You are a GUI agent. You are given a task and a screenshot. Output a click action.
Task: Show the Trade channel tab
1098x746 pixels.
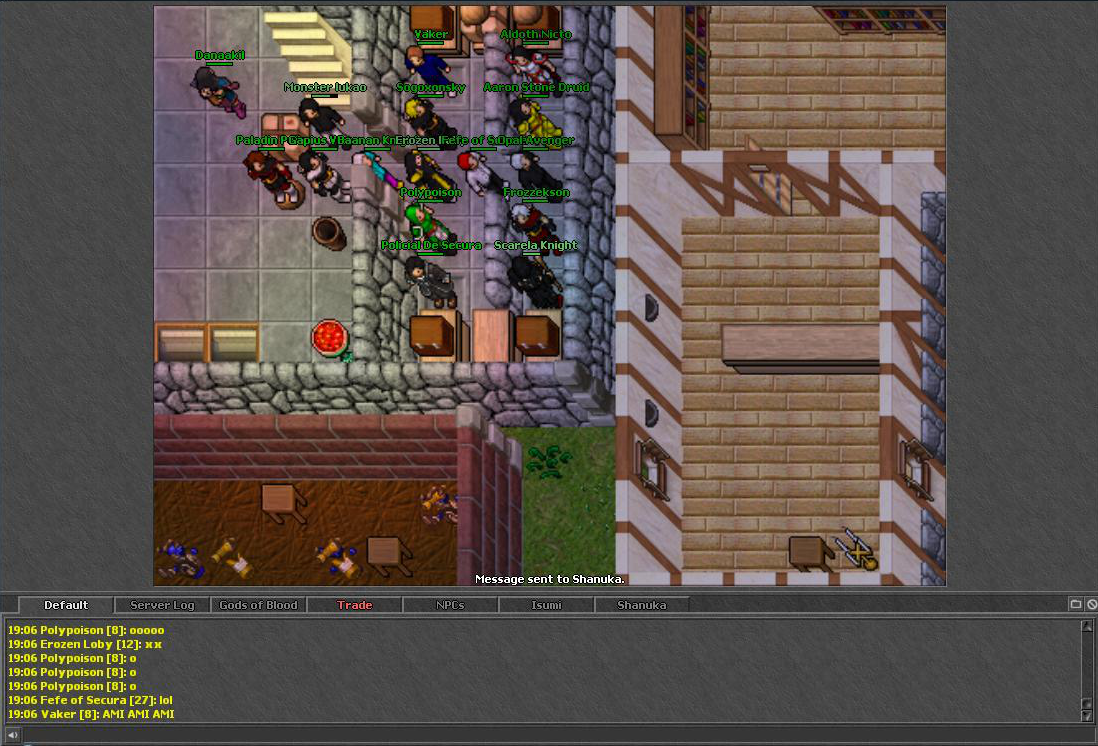coord(354,605)
